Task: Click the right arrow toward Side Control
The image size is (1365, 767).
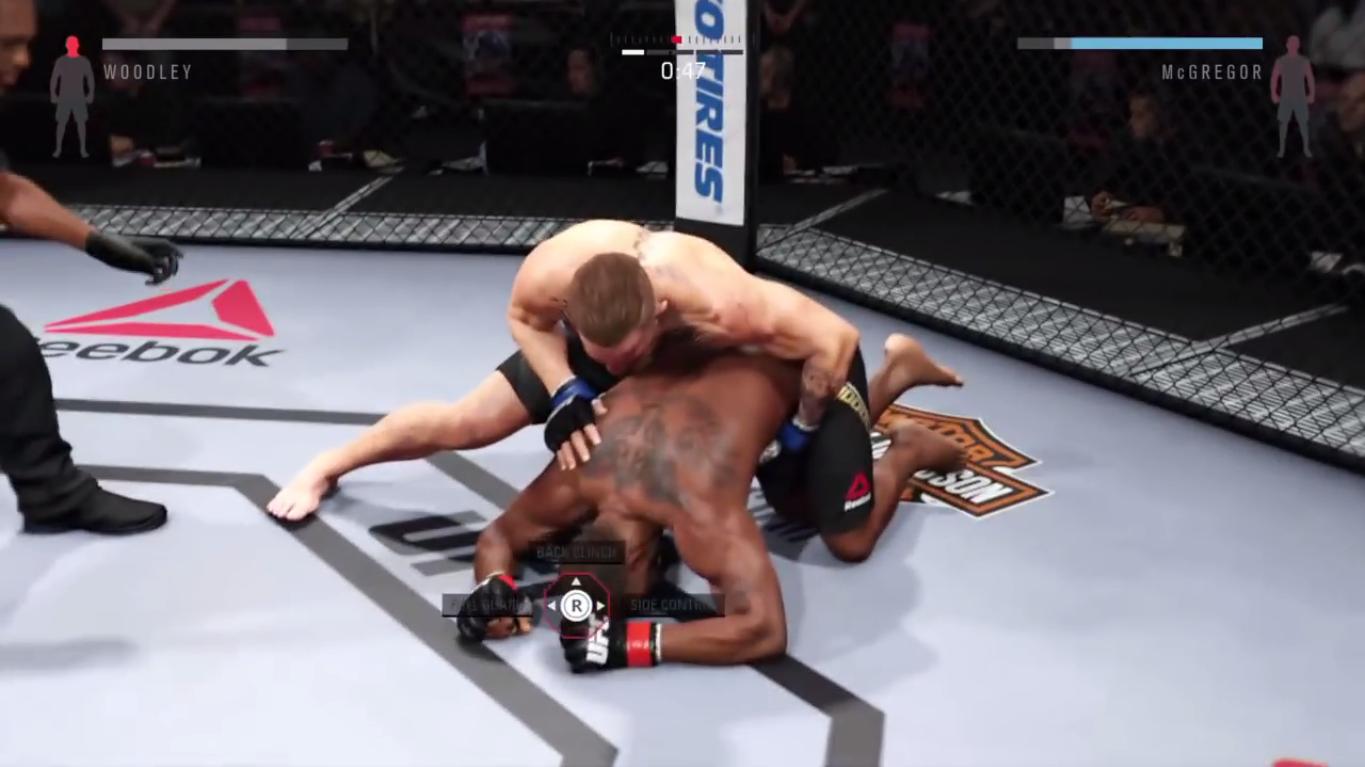Action: point(600,604)
